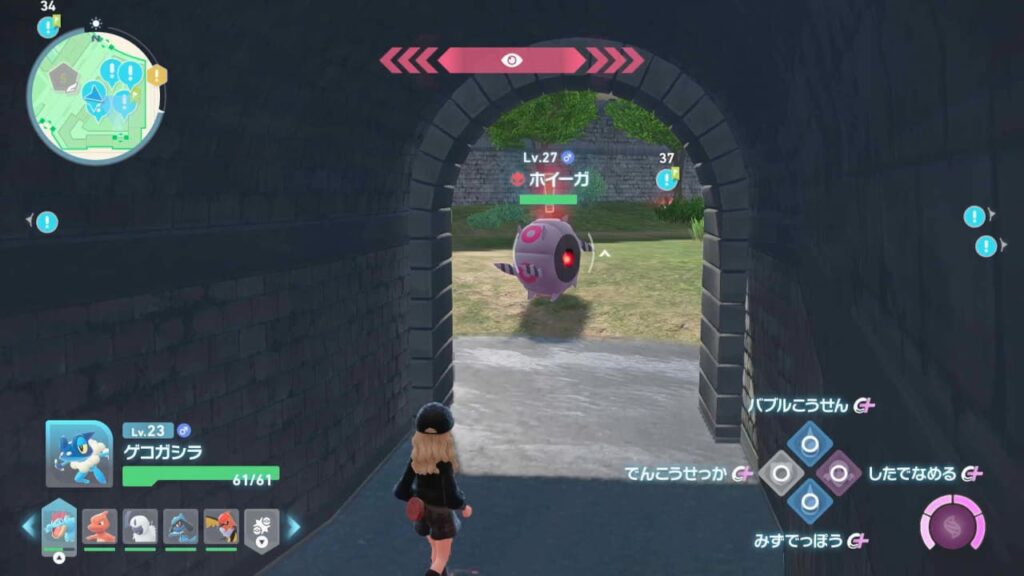The height and width of the screenshot is (576, 1024).
Task: Select the Charmeleon party slot
Action: point(100,526)
